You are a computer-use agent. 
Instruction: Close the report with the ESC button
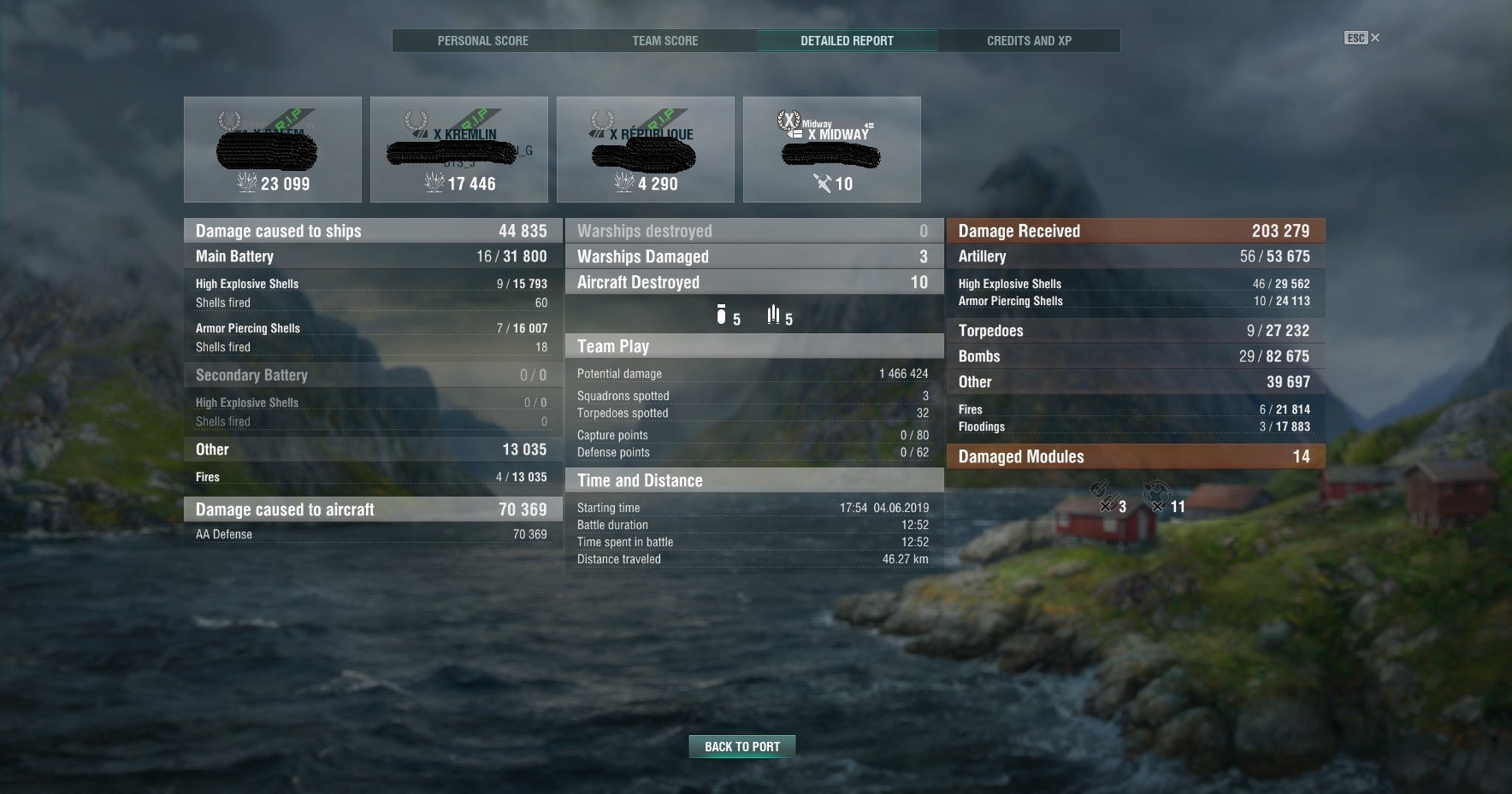tap(1362, 38)
